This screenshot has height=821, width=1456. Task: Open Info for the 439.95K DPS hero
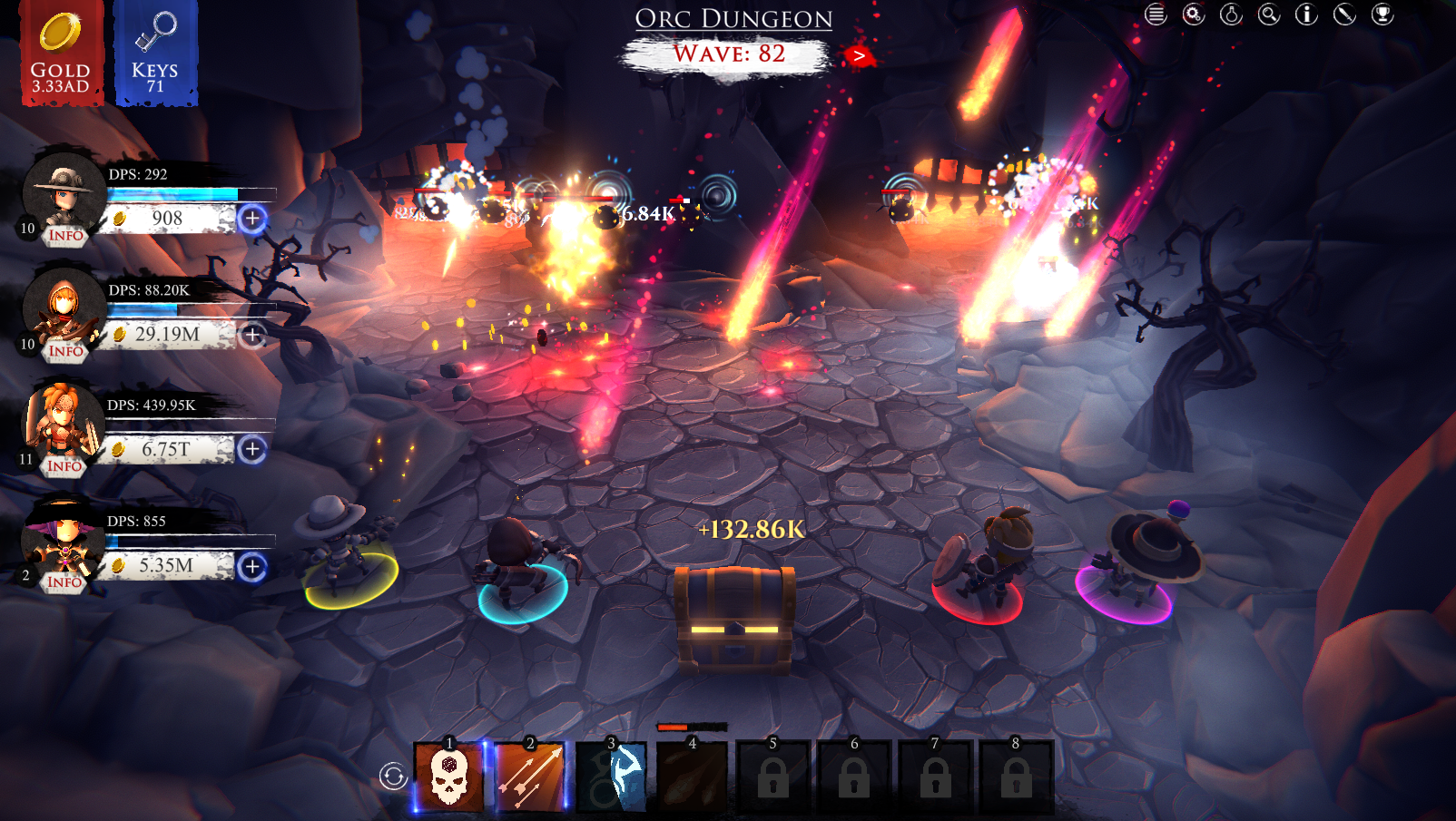coord(64,466)
